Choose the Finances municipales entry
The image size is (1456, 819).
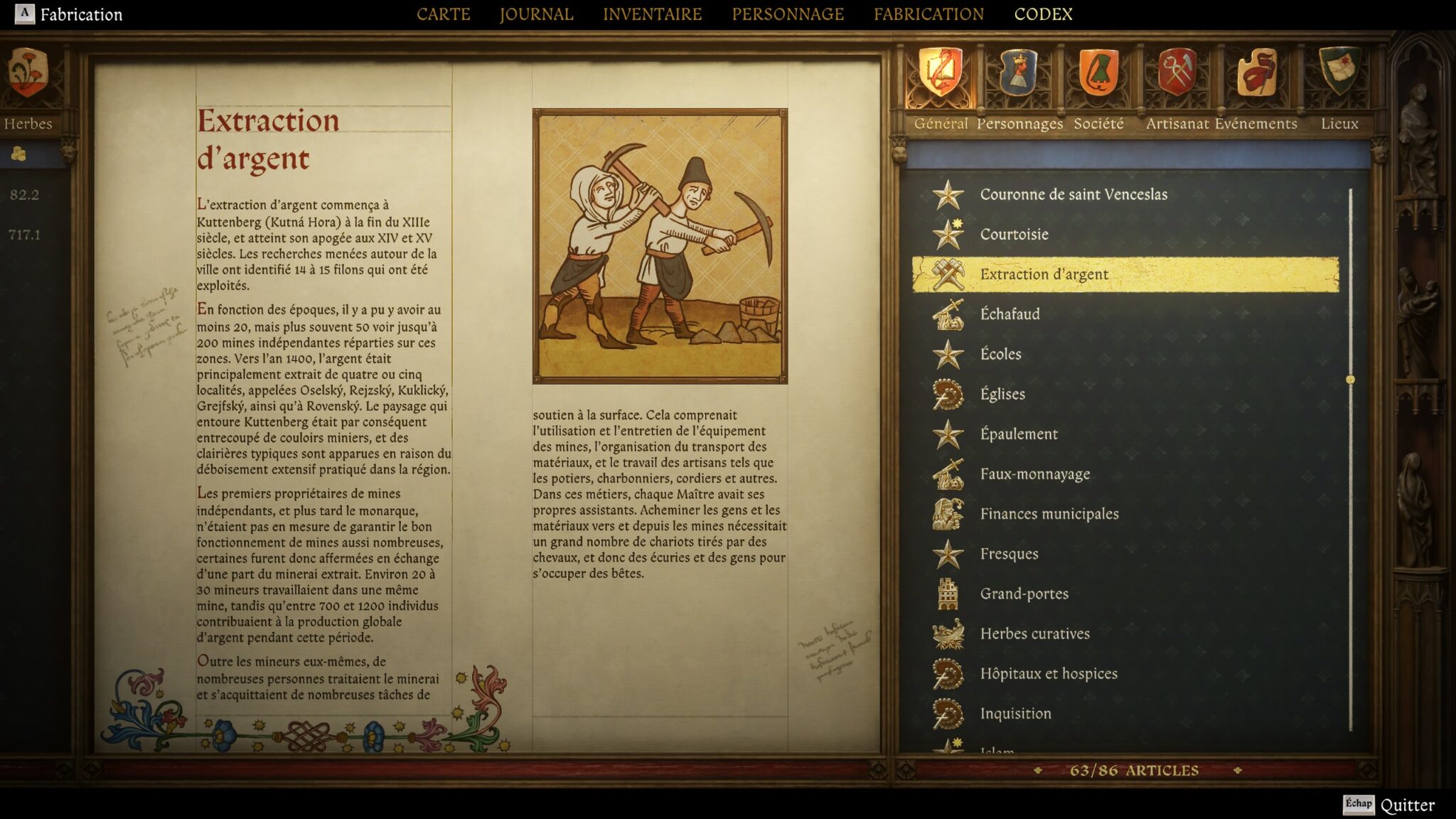point(1049,514)
